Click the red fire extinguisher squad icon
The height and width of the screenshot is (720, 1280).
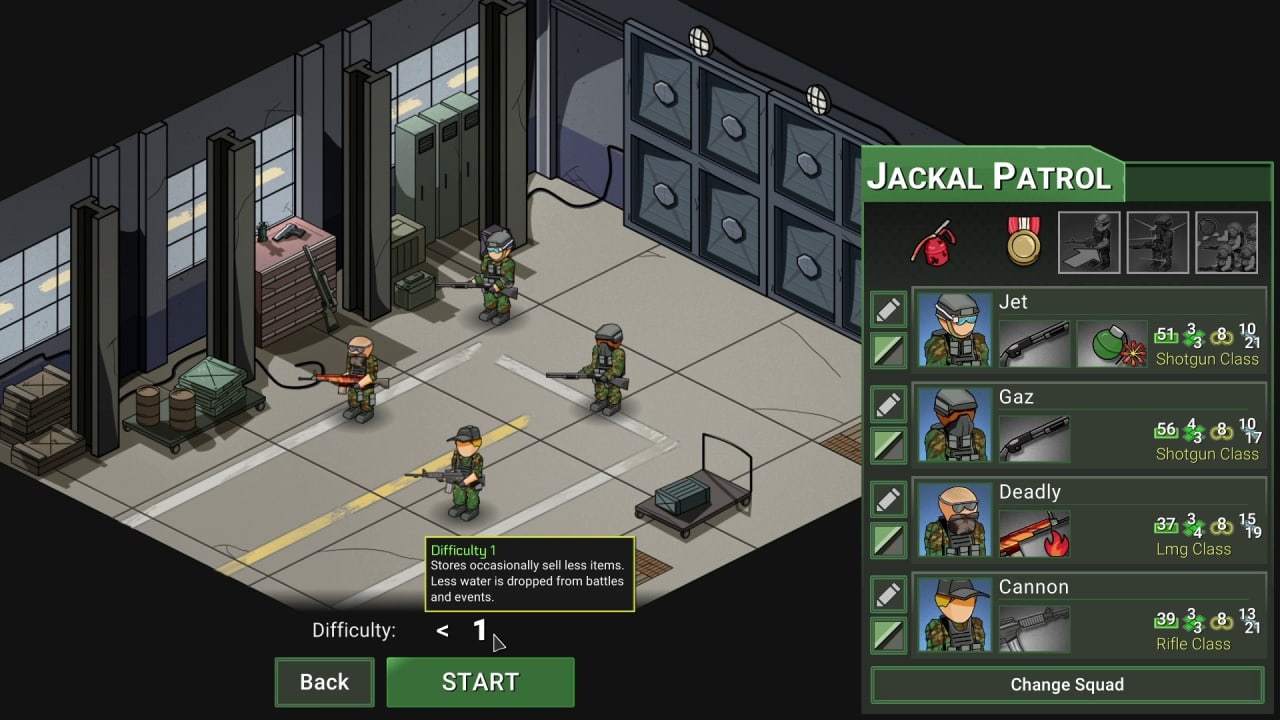tap(933, 242)
